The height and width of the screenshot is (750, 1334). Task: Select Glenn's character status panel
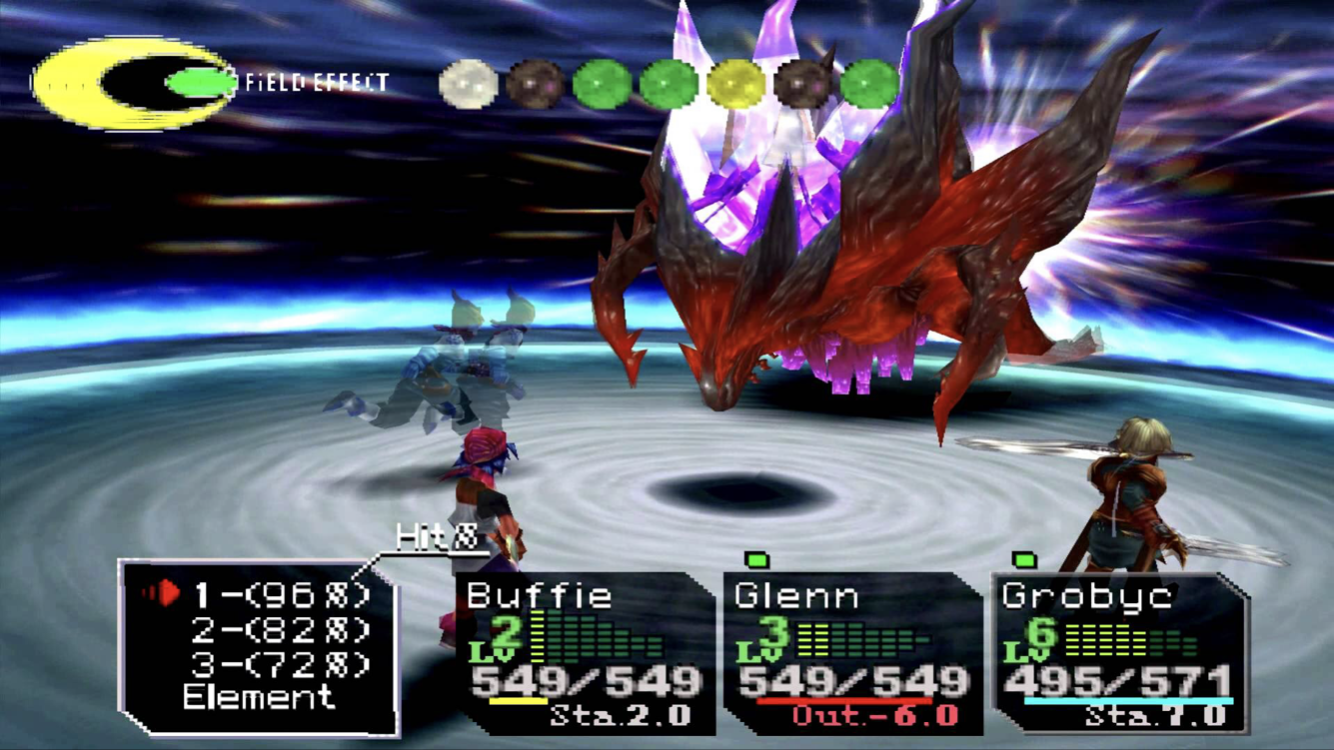[x=852, y=652]
